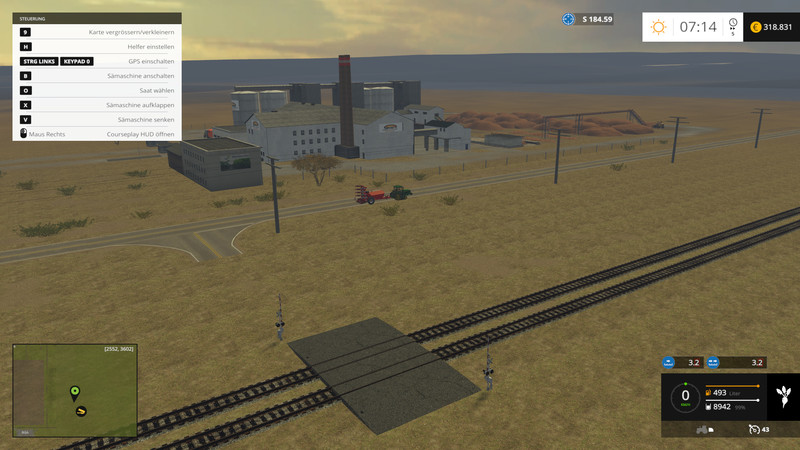Open the minimap
Viewport: 800px width, 450px height.
75,390
